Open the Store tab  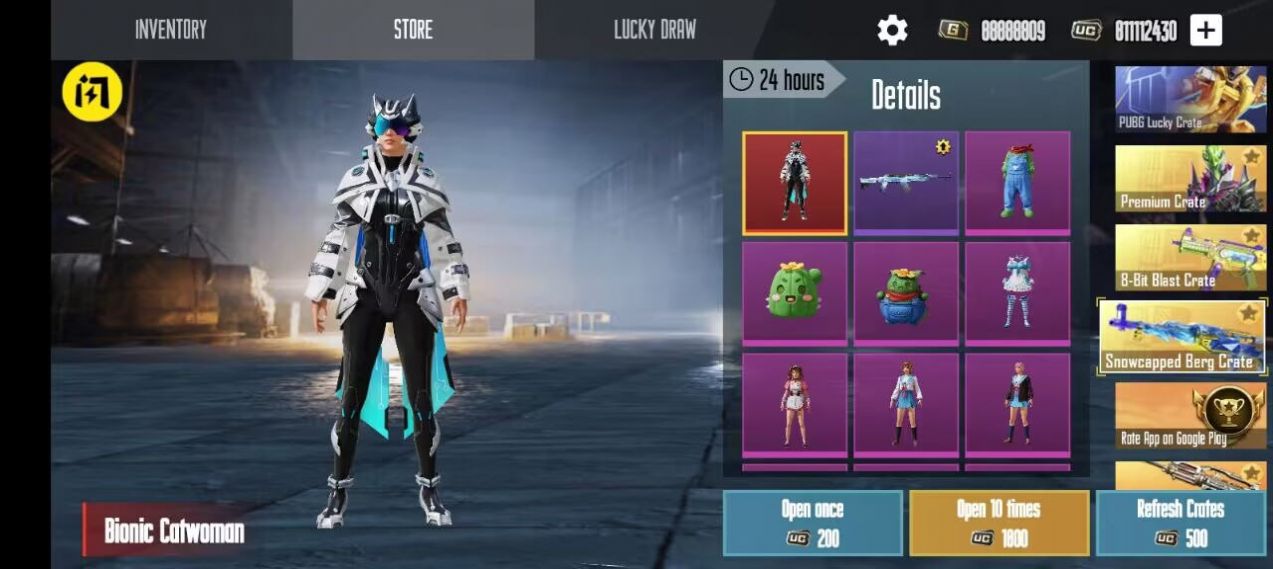click(x=413, y=30)
